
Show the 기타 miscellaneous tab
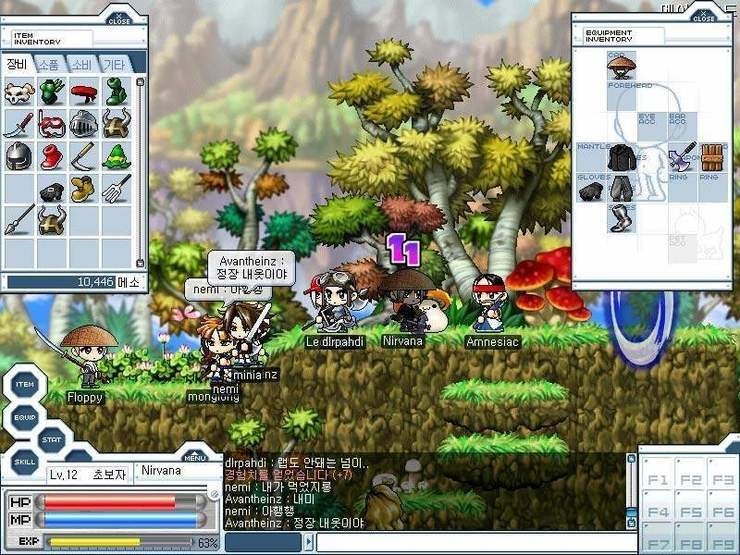[x=114, y=64]
